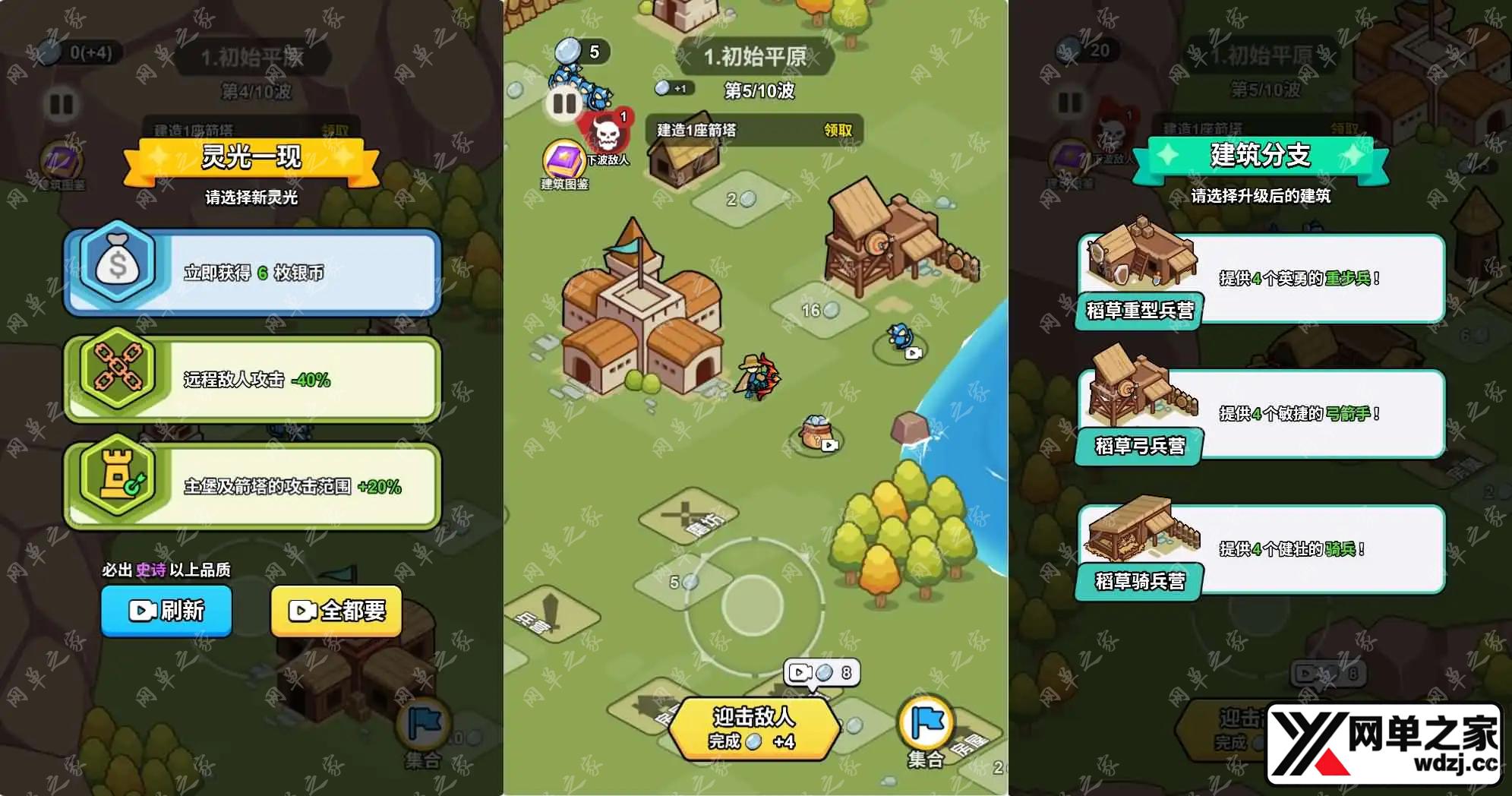View next wave enemies skull icon

click(608, 135)
